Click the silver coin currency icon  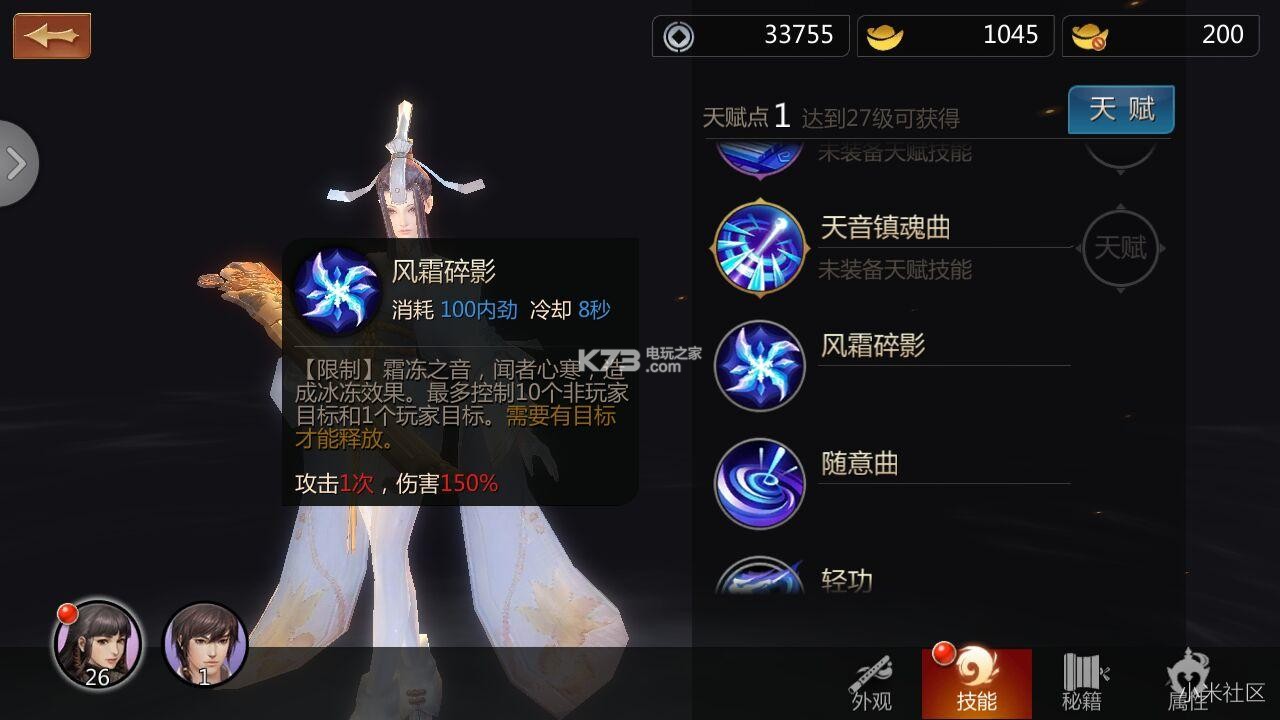pos(679,35)
